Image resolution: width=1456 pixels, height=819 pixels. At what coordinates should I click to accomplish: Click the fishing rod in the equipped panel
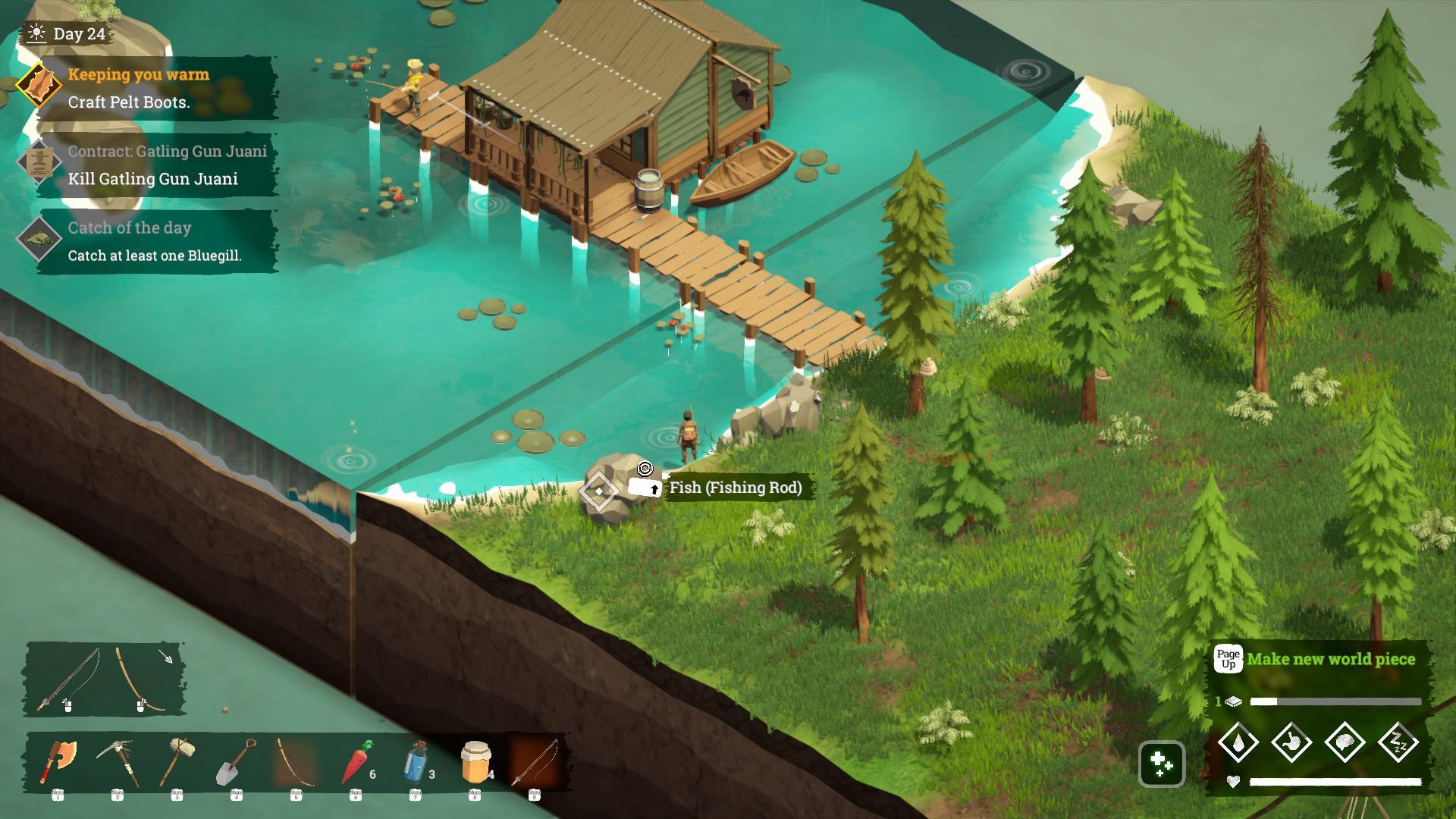71,679
